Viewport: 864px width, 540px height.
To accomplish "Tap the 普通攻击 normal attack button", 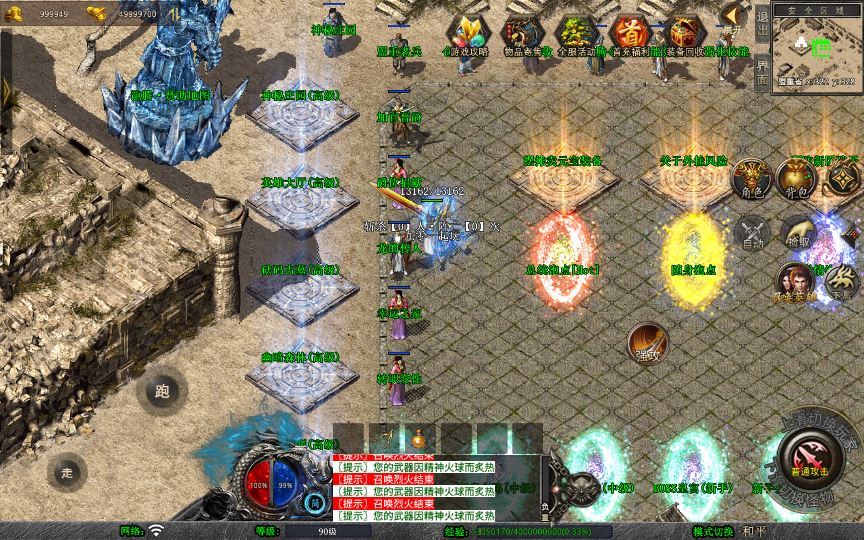I will click(x=811, y=461).
